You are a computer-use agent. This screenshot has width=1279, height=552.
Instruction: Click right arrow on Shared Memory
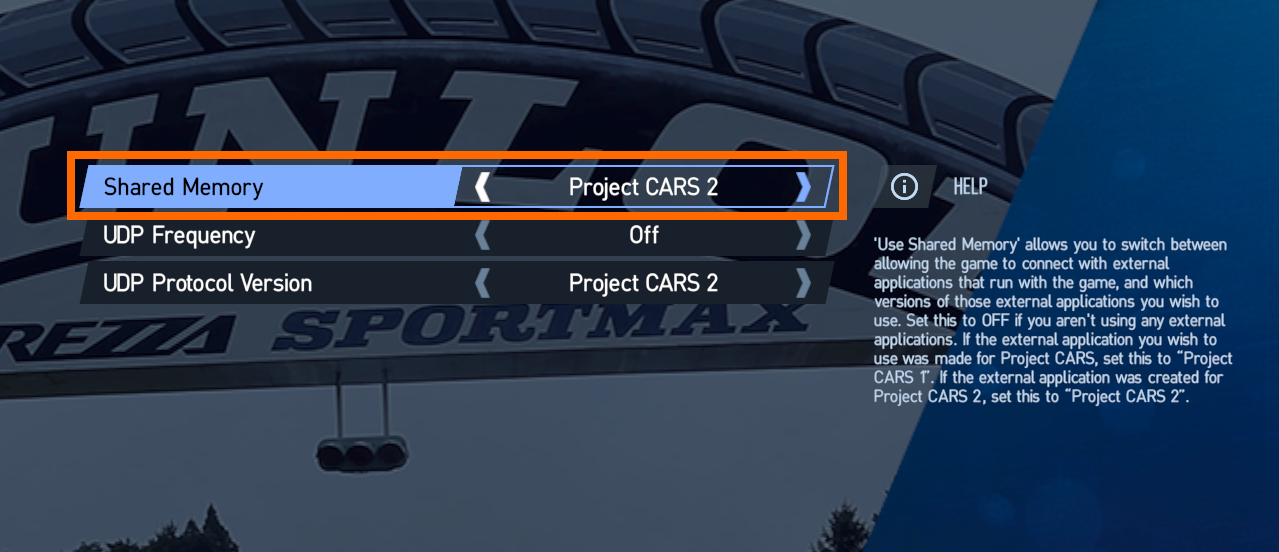tap(803, 187)
